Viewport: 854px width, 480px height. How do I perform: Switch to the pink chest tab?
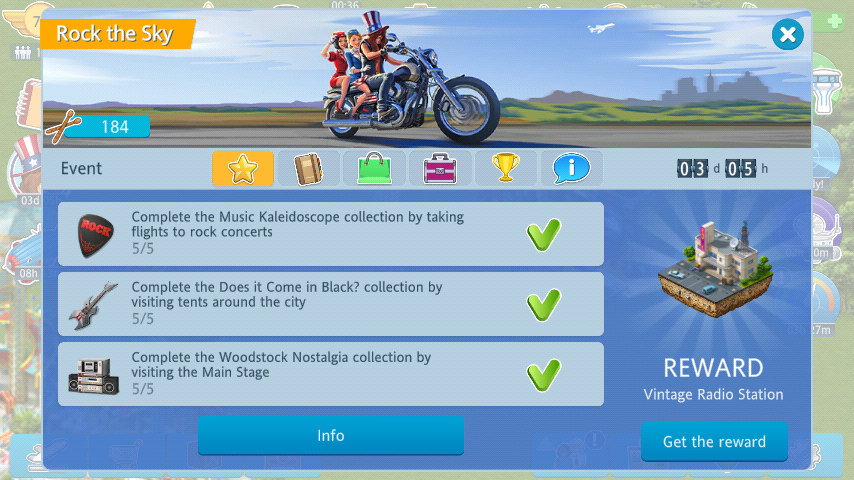pyautogui.click(x=440, y=168)
